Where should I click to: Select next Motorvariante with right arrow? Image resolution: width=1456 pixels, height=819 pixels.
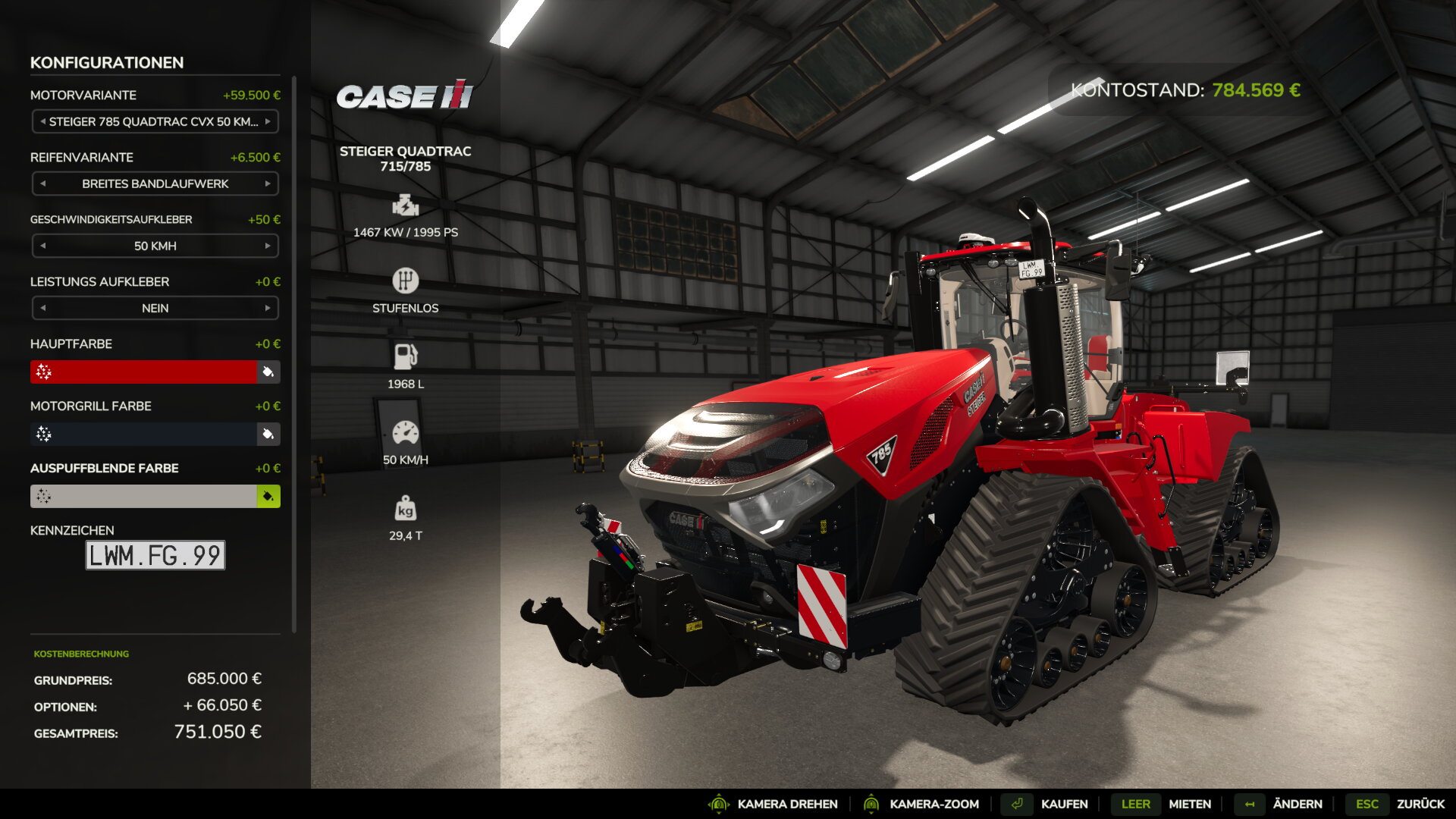[x=268, y=121]
